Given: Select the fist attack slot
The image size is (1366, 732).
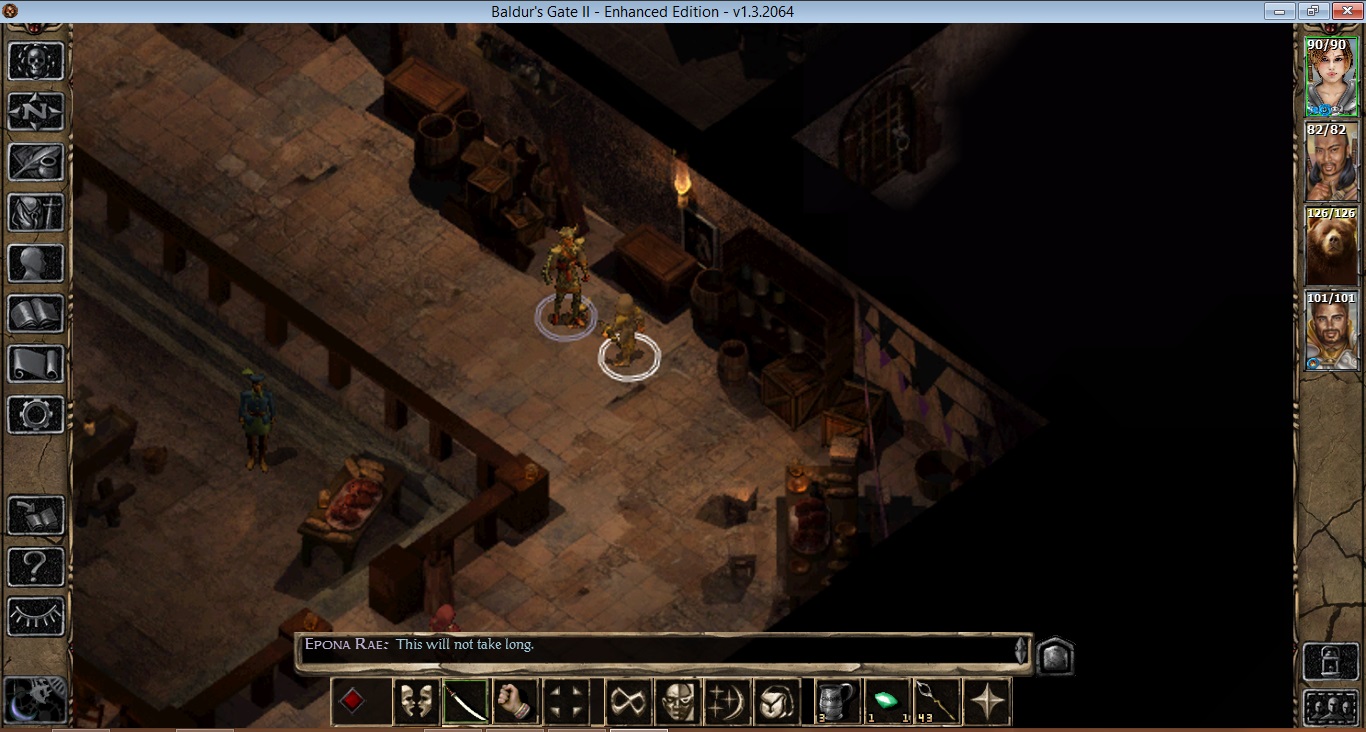Looking at the screenshot, I should pyautogui.click(x=515, y=701).
